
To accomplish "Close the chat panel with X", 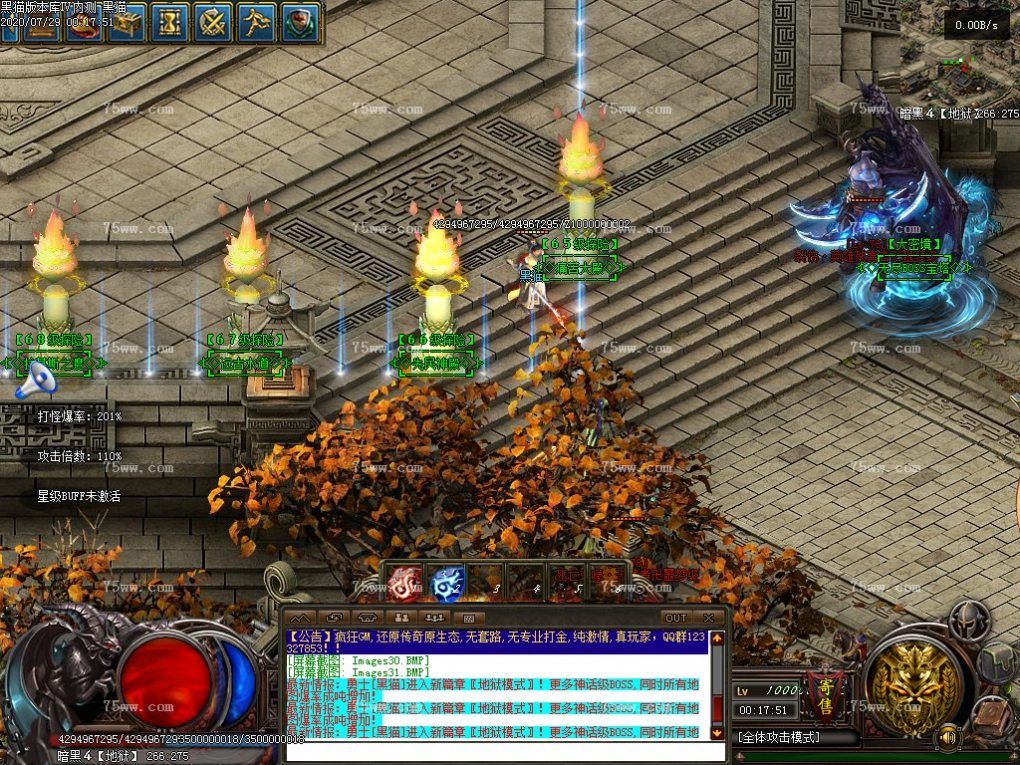I will (709, 618).
